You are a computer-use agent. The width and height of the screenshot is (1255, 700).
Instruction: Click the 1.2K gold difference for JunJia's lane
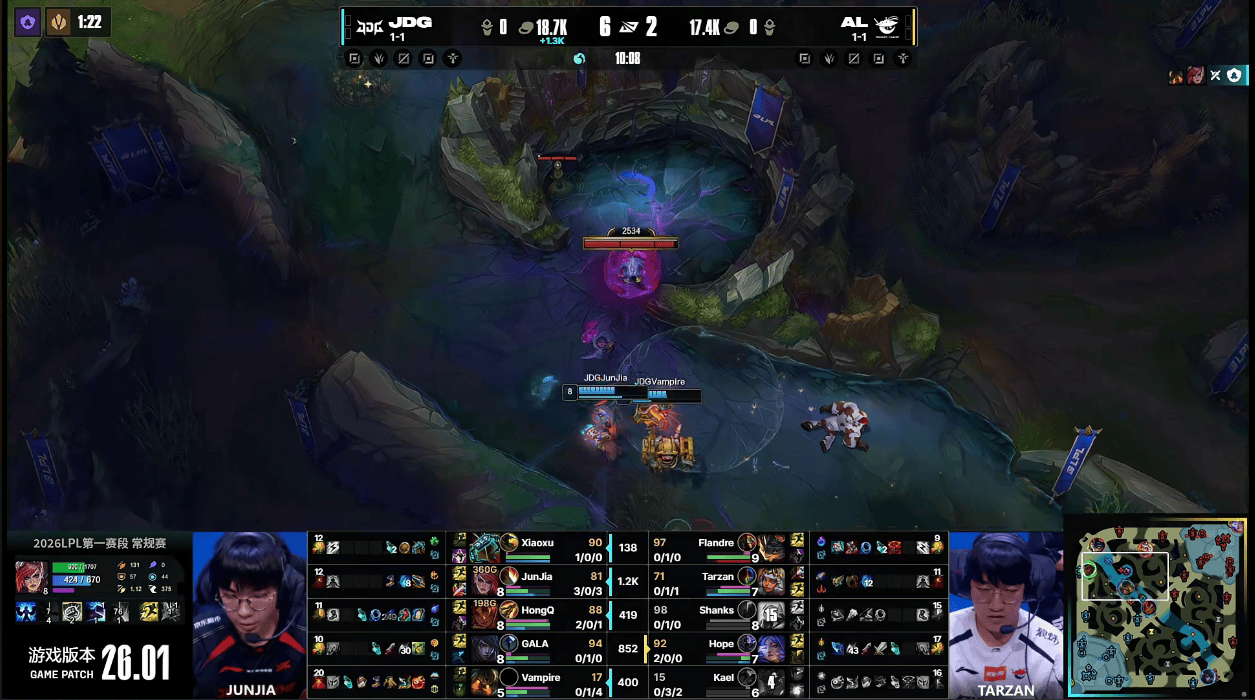pyautogui.click(x=628, y=581)
